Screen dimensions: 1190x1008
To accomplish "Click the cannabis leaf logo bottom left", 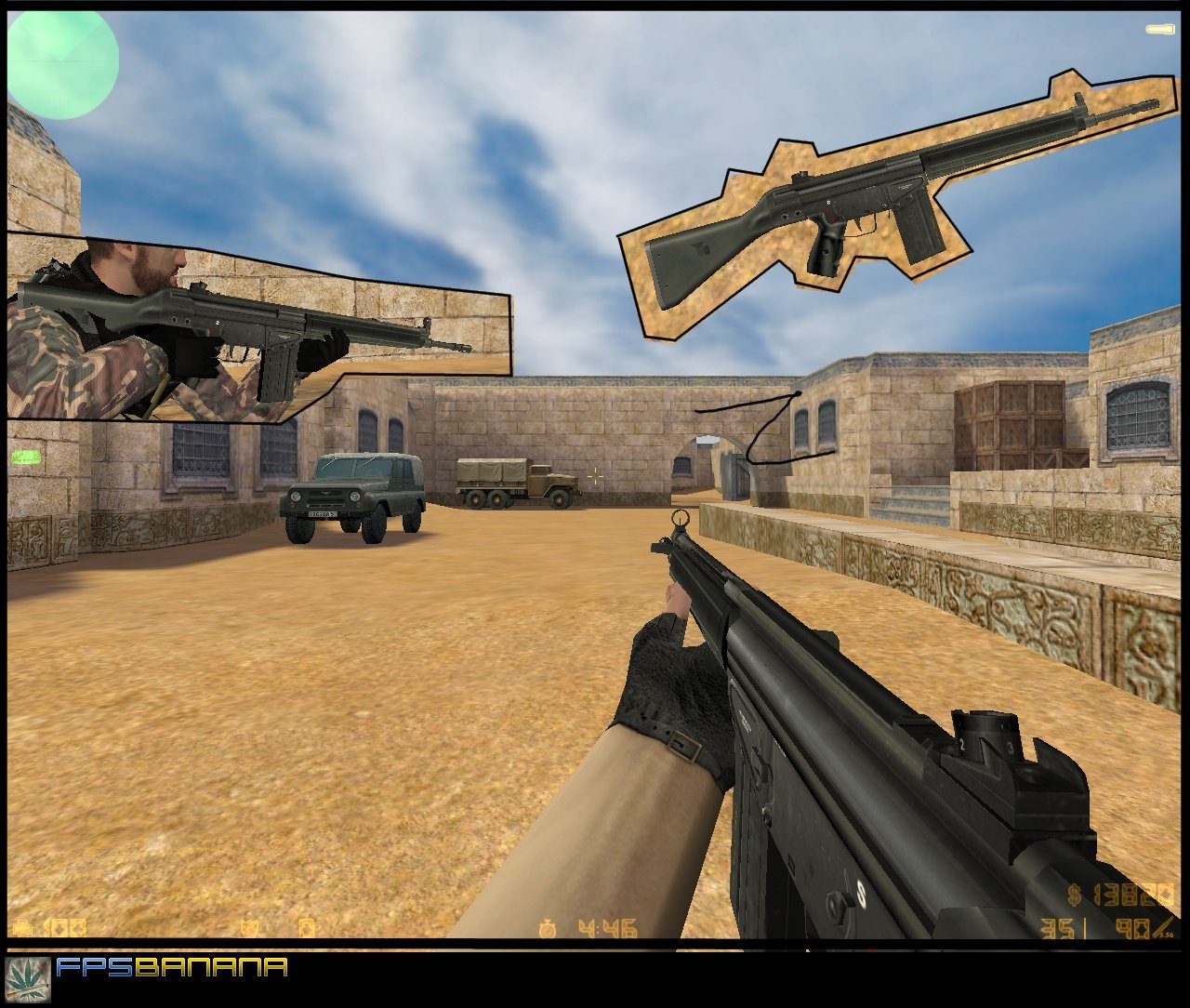I will pos(33,981).
